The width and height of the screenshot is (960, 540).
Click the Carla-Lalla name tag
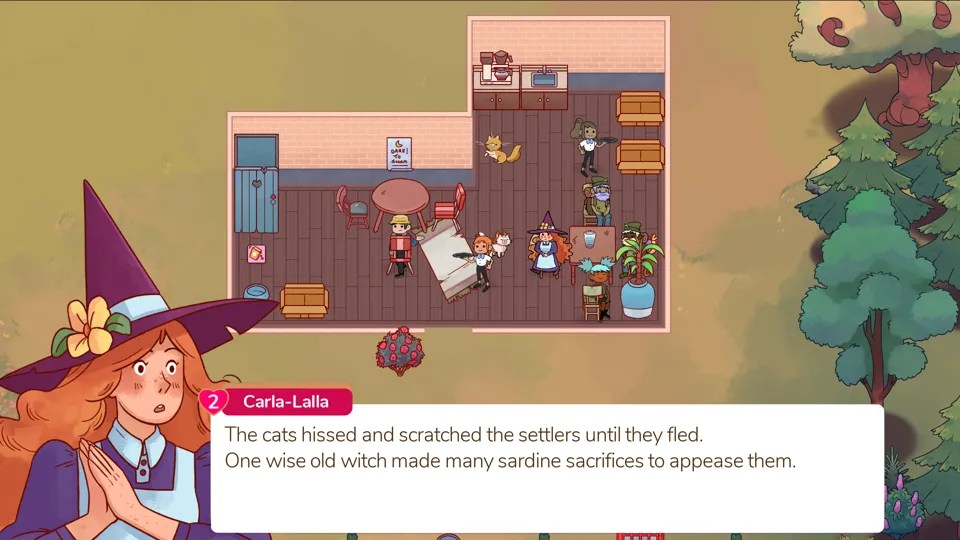(x=288, y=402)
